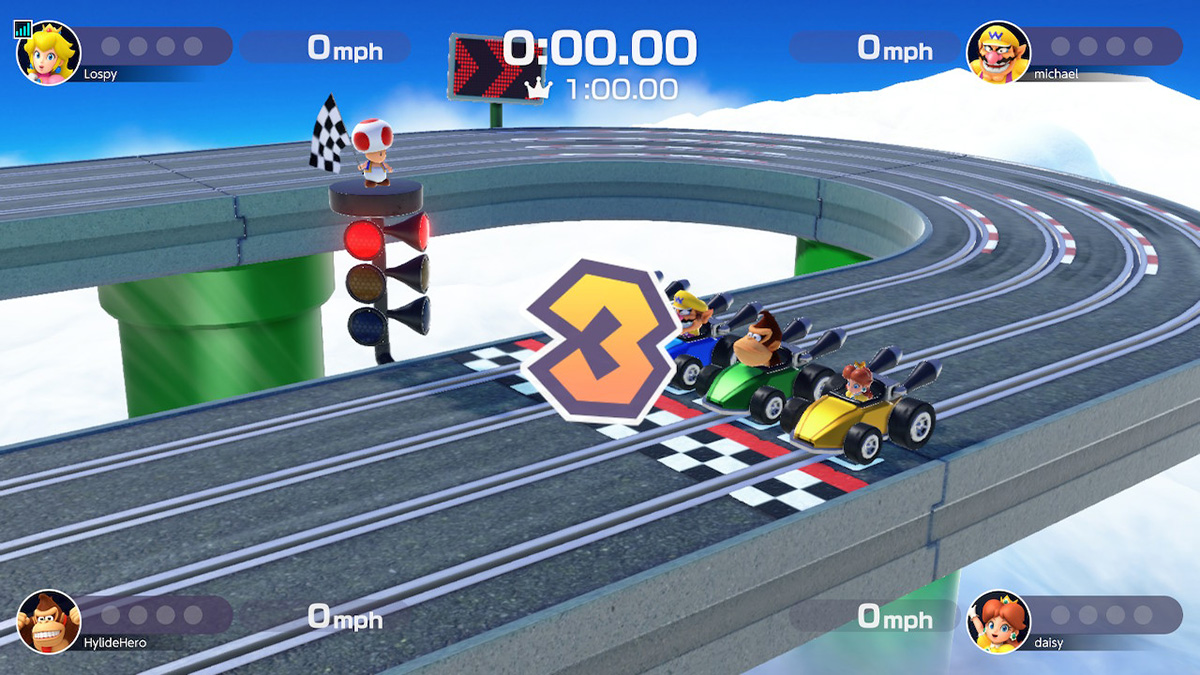Choose Donkey Kong's portrait for HylideHero
This screenshot has height=675, width=1200.
point(49,621)
